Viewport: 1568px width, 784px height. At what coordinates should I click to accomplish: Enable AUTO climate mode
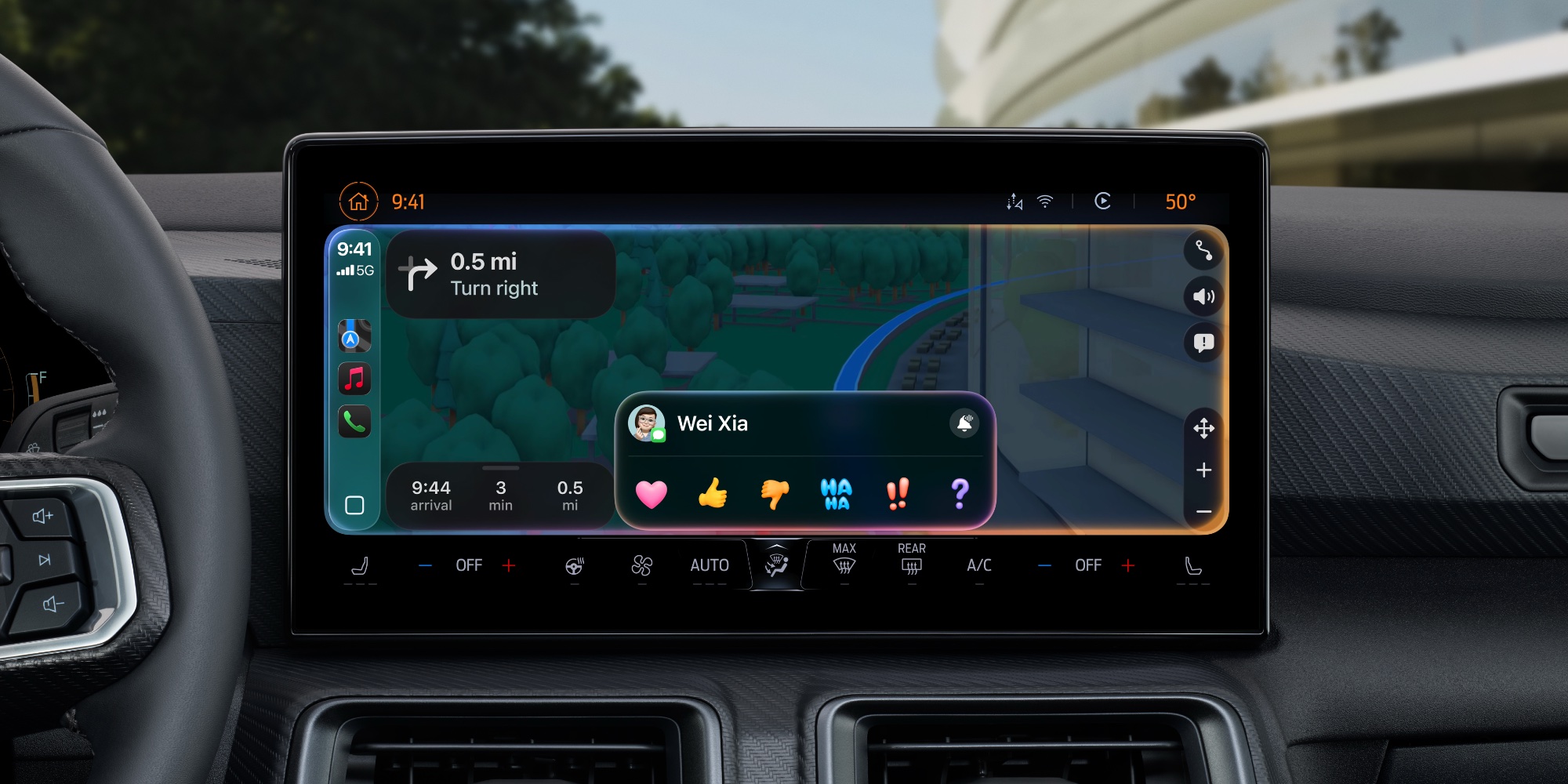tap(710, 564)
